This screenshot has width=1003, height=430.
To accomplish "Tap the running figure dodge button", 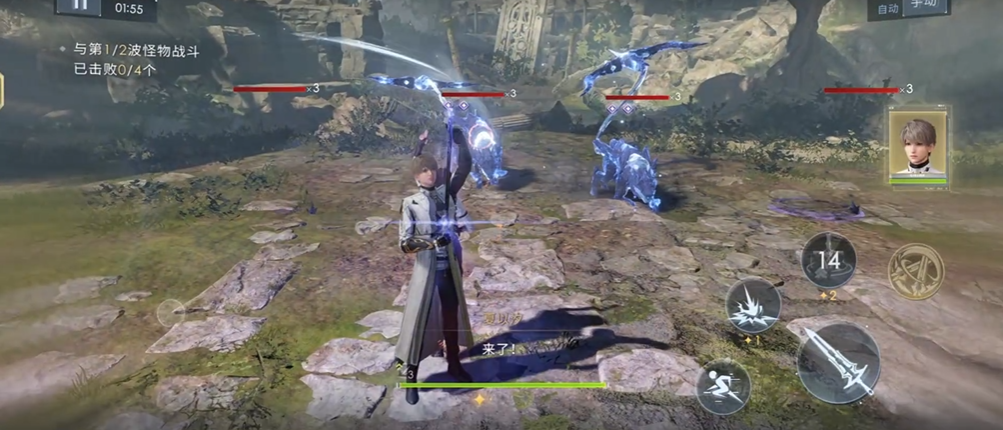I will click(x=724, y=386).
